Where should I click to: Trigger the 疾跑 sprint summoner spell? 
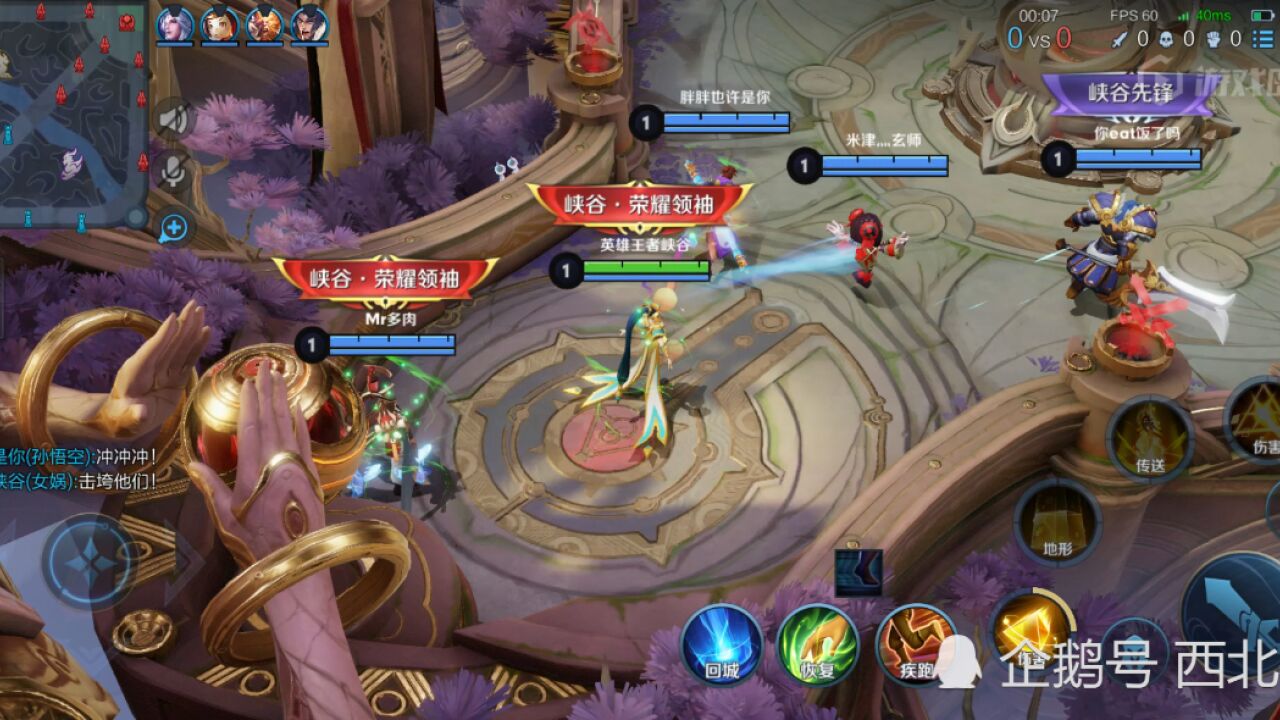915,645
